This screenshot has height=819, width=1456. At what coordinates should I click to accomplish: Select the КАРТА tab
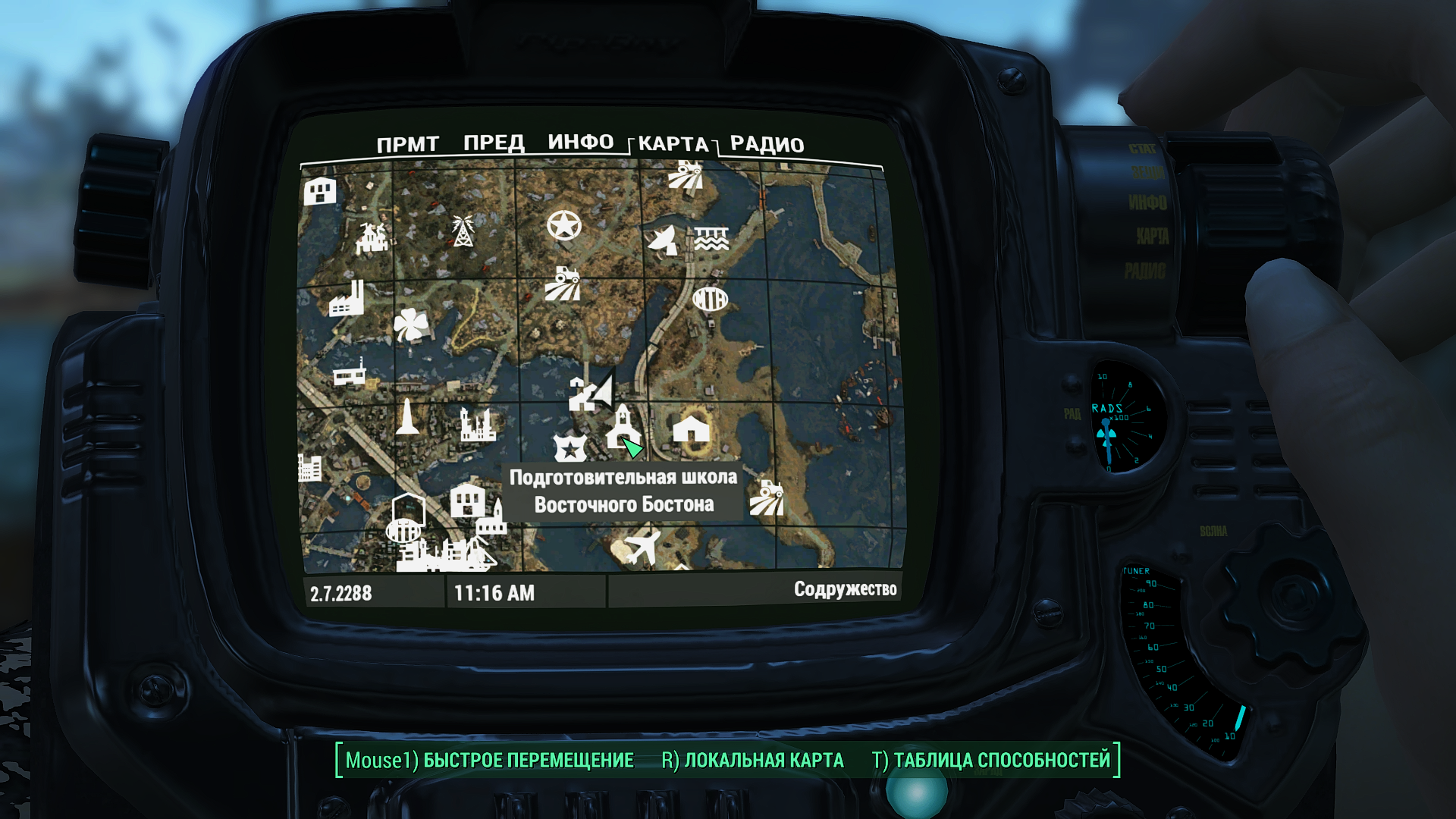[673, 144]
